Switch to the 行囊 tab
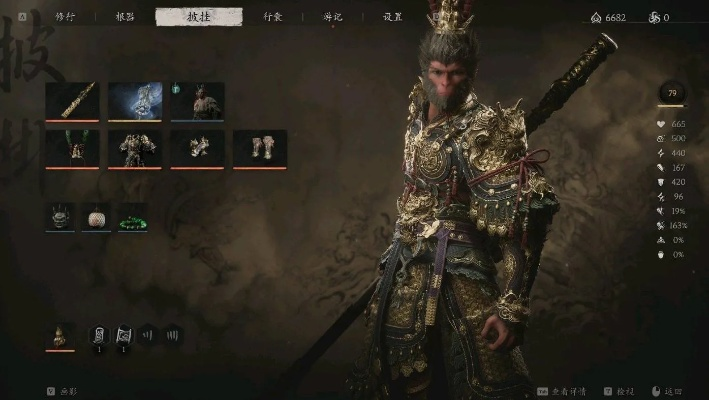709x400 pixels. click(272, 17)
